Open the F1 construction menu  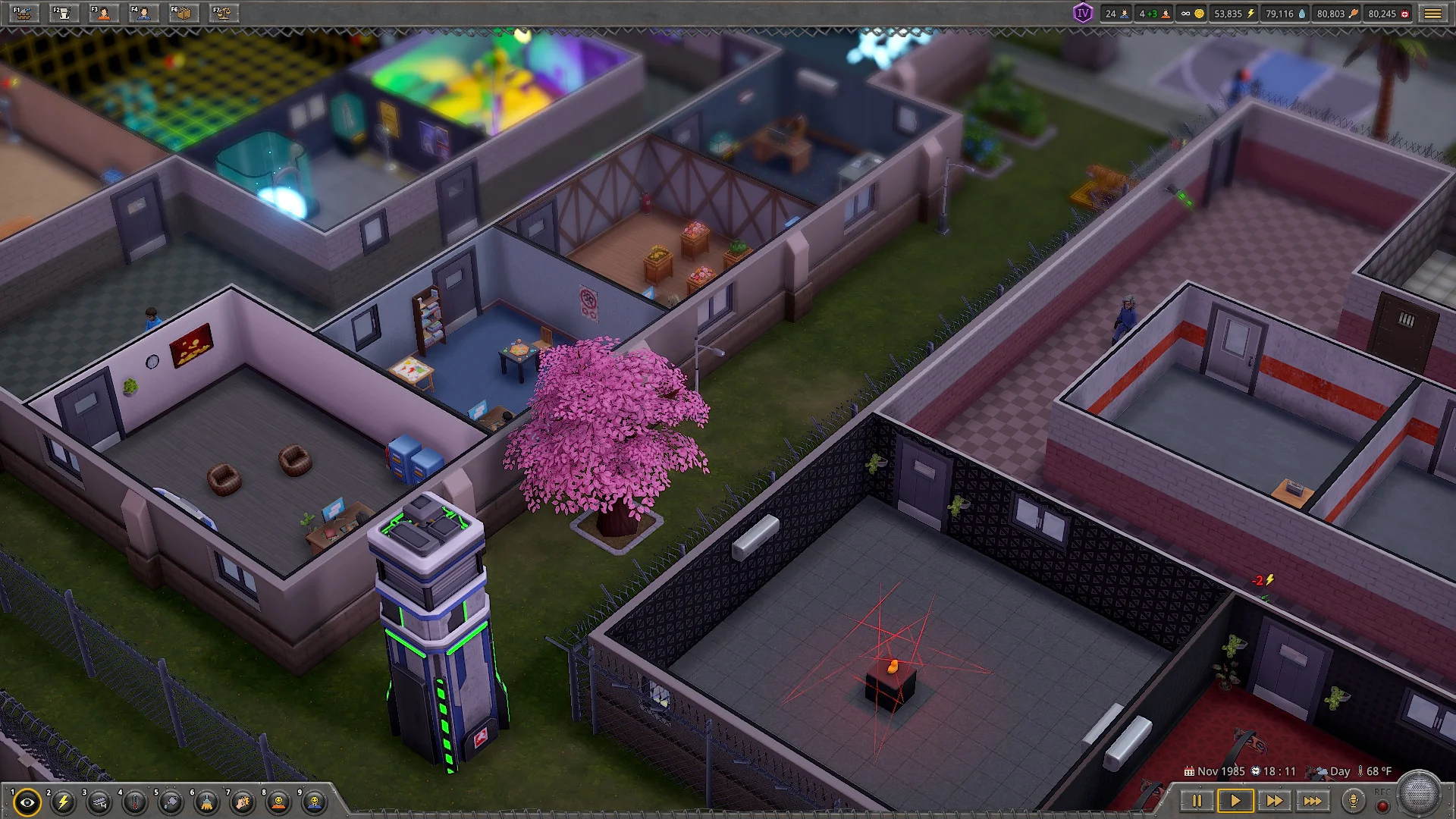[x=24, y=13]
